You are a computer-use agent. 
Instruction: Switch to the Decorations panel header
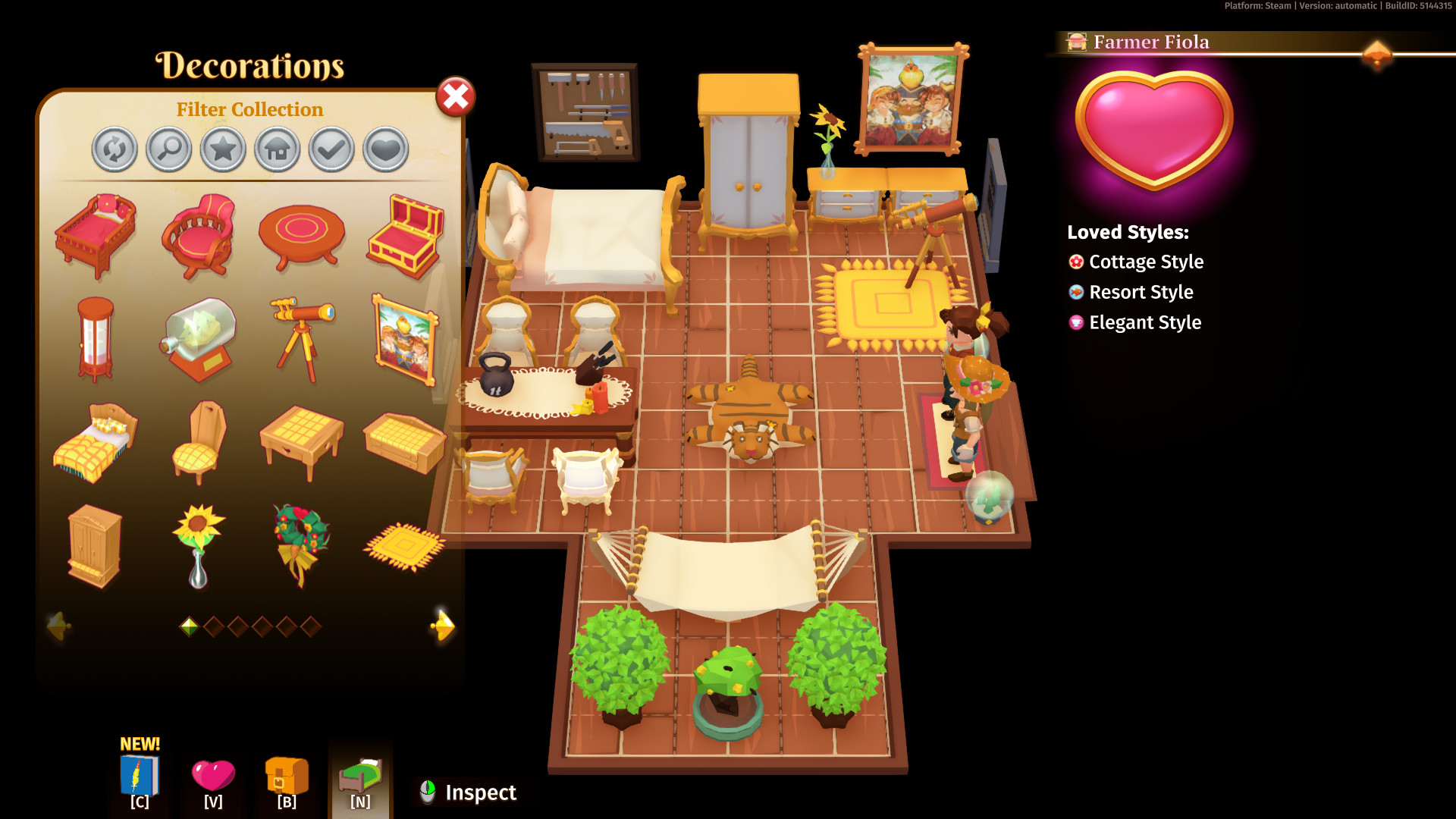[250, 66]
